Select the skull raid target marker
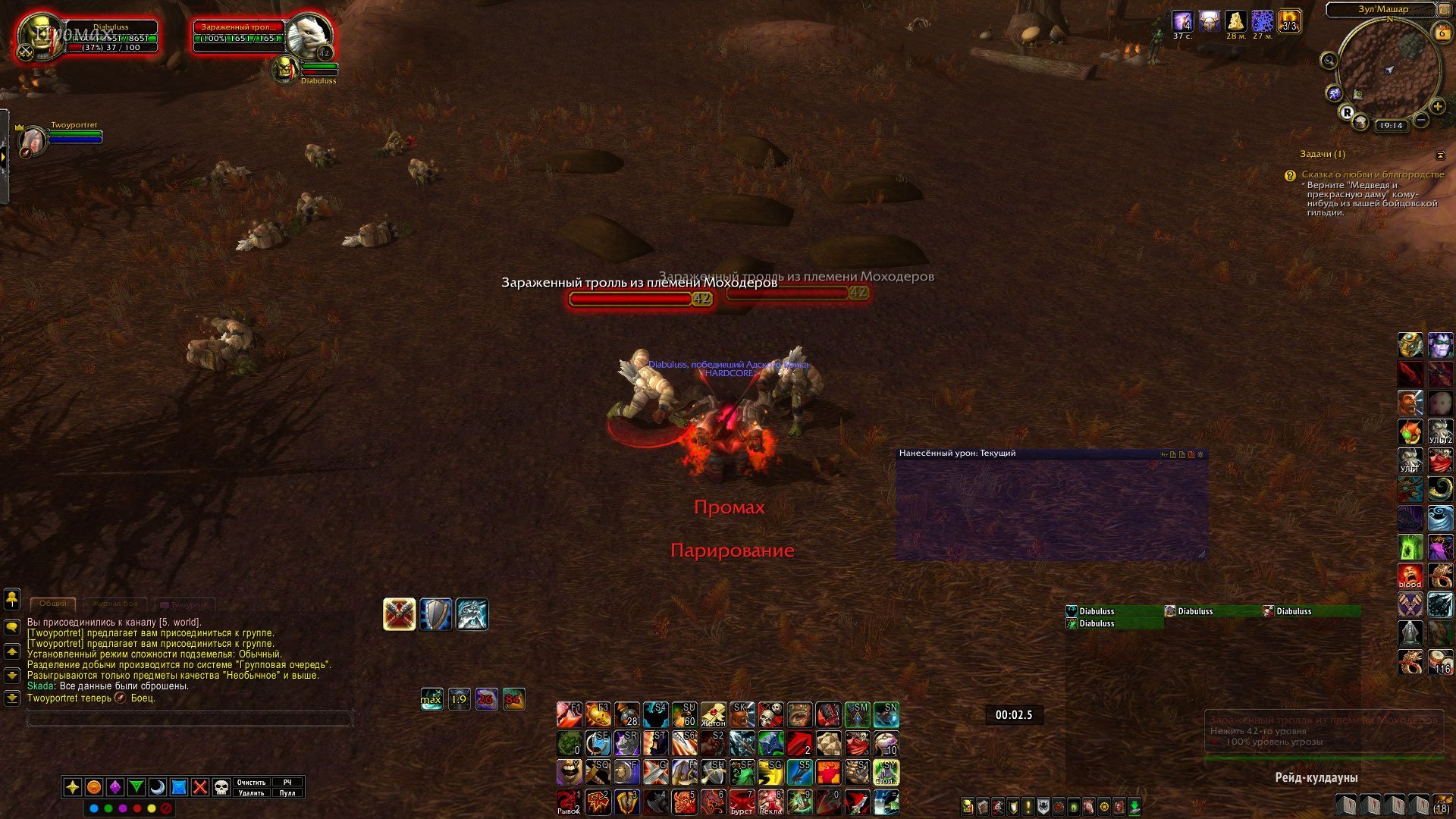Viewport: 1456px width, 819px height. pos(221,787)
